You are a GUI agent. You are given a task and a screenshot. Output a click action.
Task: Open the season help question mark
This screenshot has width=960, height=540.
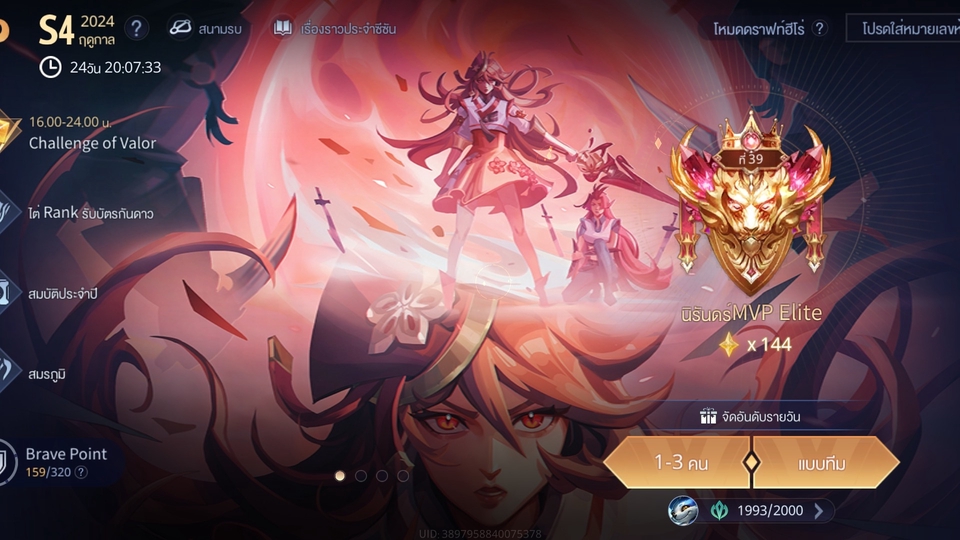point(138,28)
